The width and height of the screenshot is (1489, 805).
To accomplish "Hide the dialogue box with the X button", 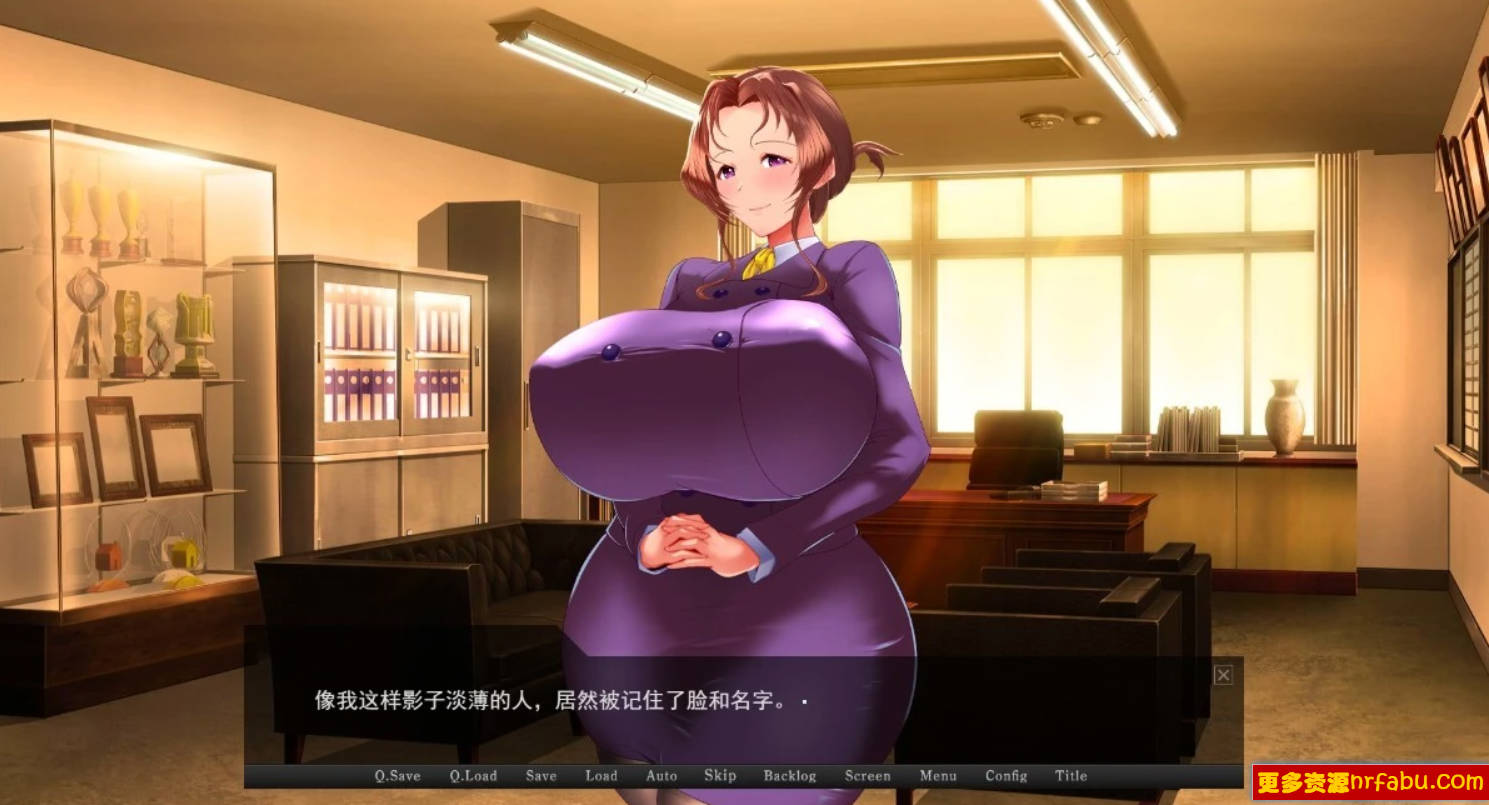I will tap(1222, 675).
